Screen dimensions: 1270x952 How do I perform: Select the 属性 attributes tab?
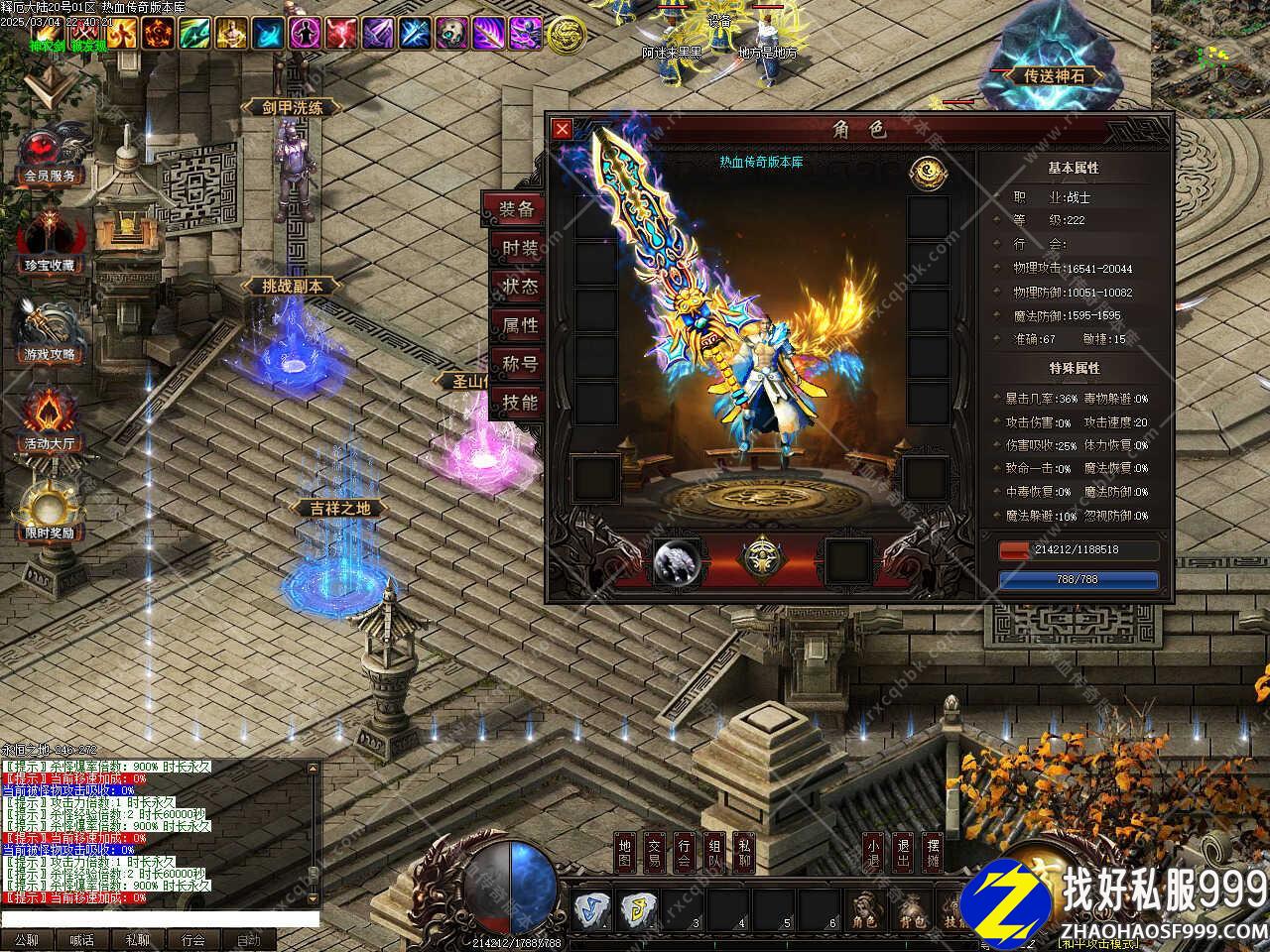(518, 324)
